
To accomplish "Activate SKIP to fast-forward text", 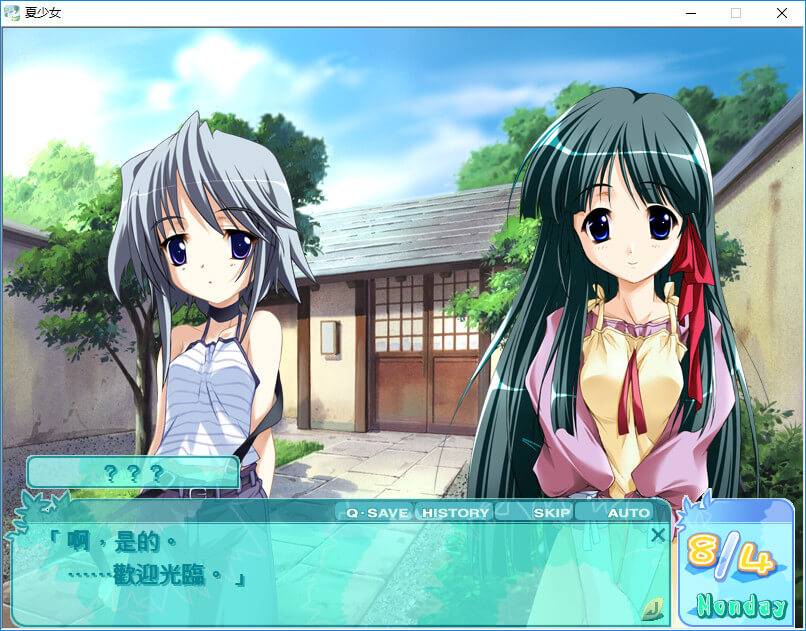I will coord(551,513).
